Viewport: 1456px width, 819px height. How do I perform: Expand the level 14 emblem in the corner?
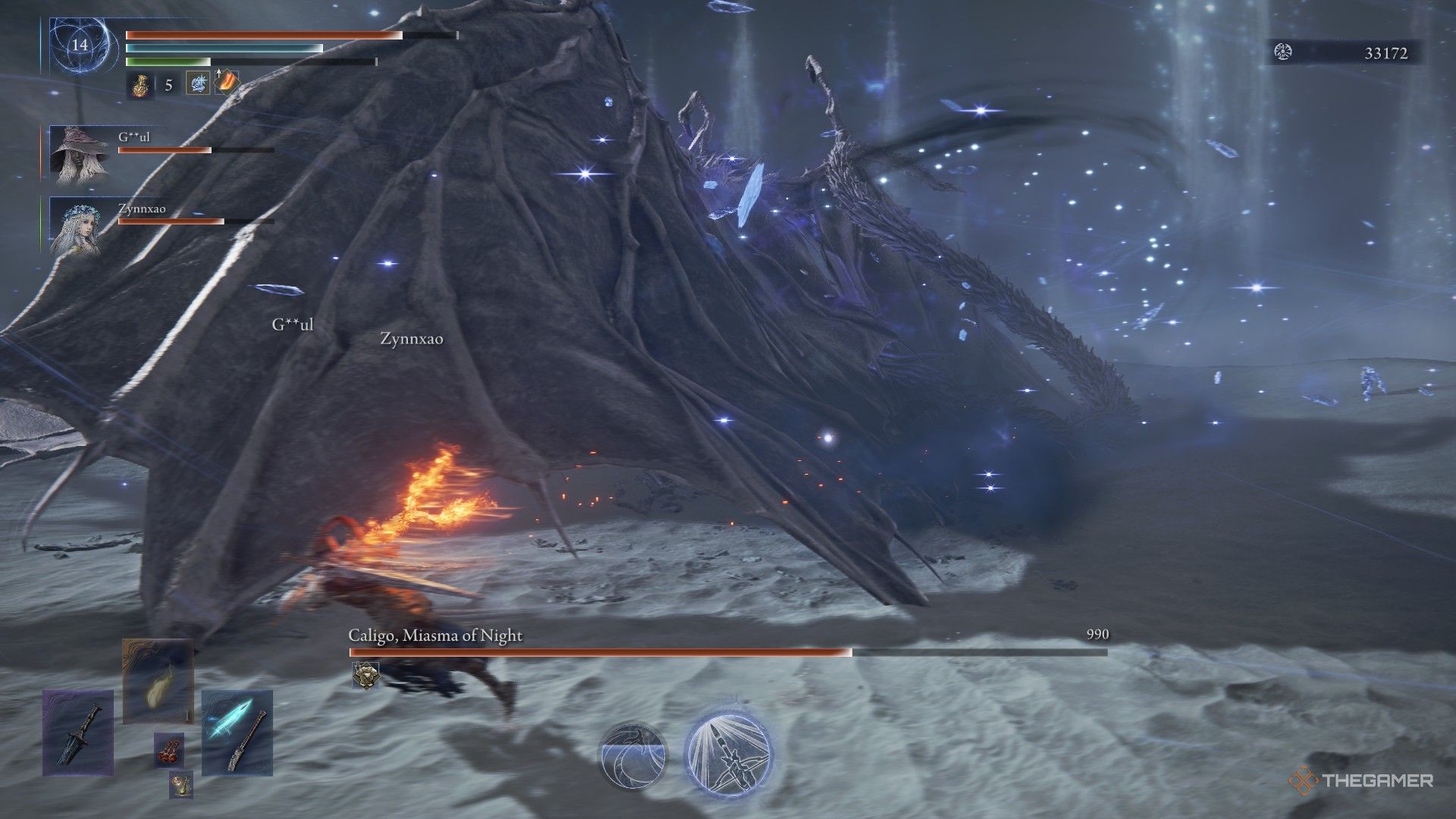point(78,45)
